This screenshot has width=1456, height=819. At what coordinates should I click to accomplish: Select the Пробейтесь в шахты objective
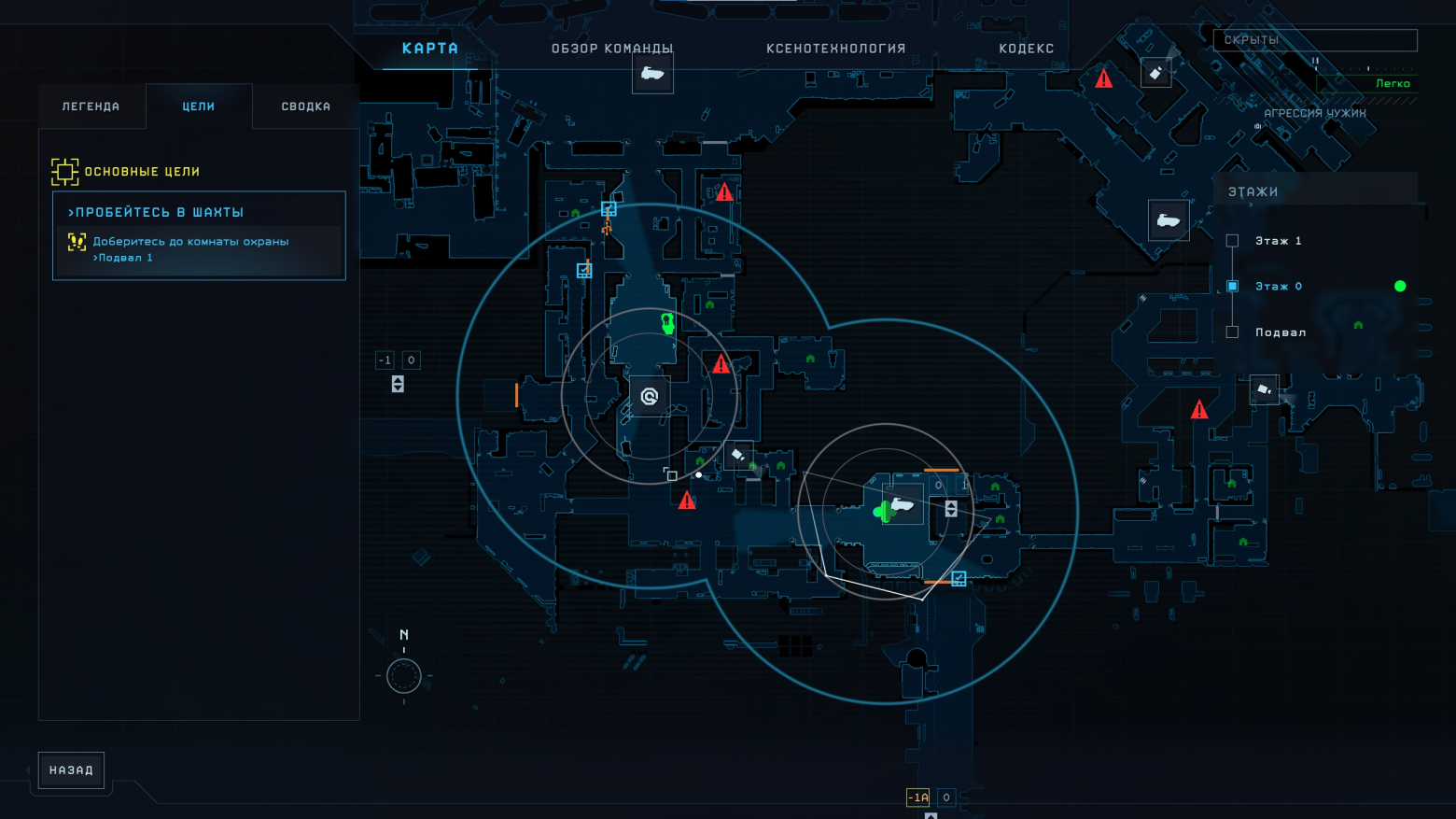click(199, 213)
